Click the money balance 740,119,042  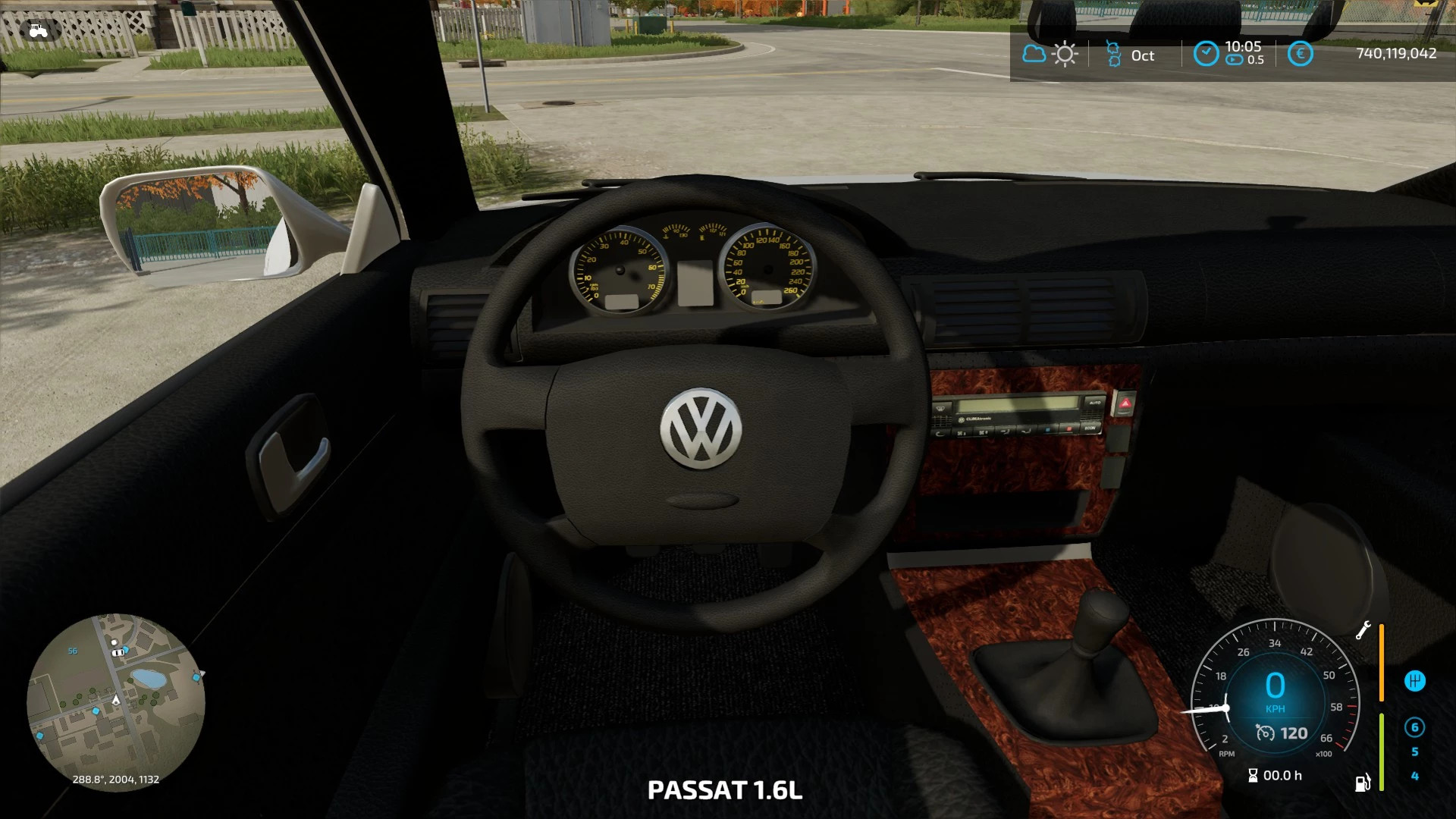point(1395,55)
